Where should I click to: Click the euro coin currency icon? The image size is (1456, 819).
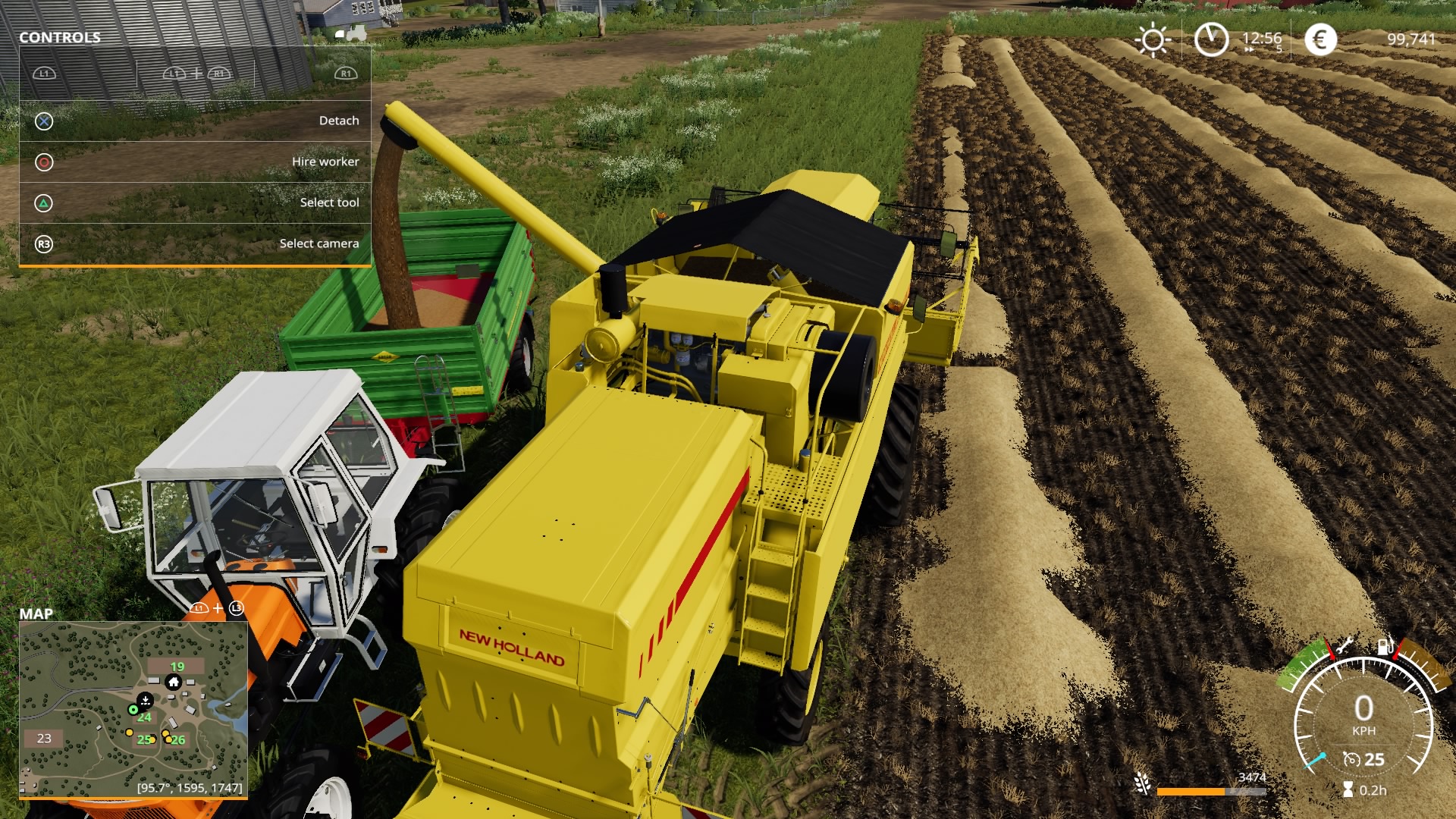1321,39
